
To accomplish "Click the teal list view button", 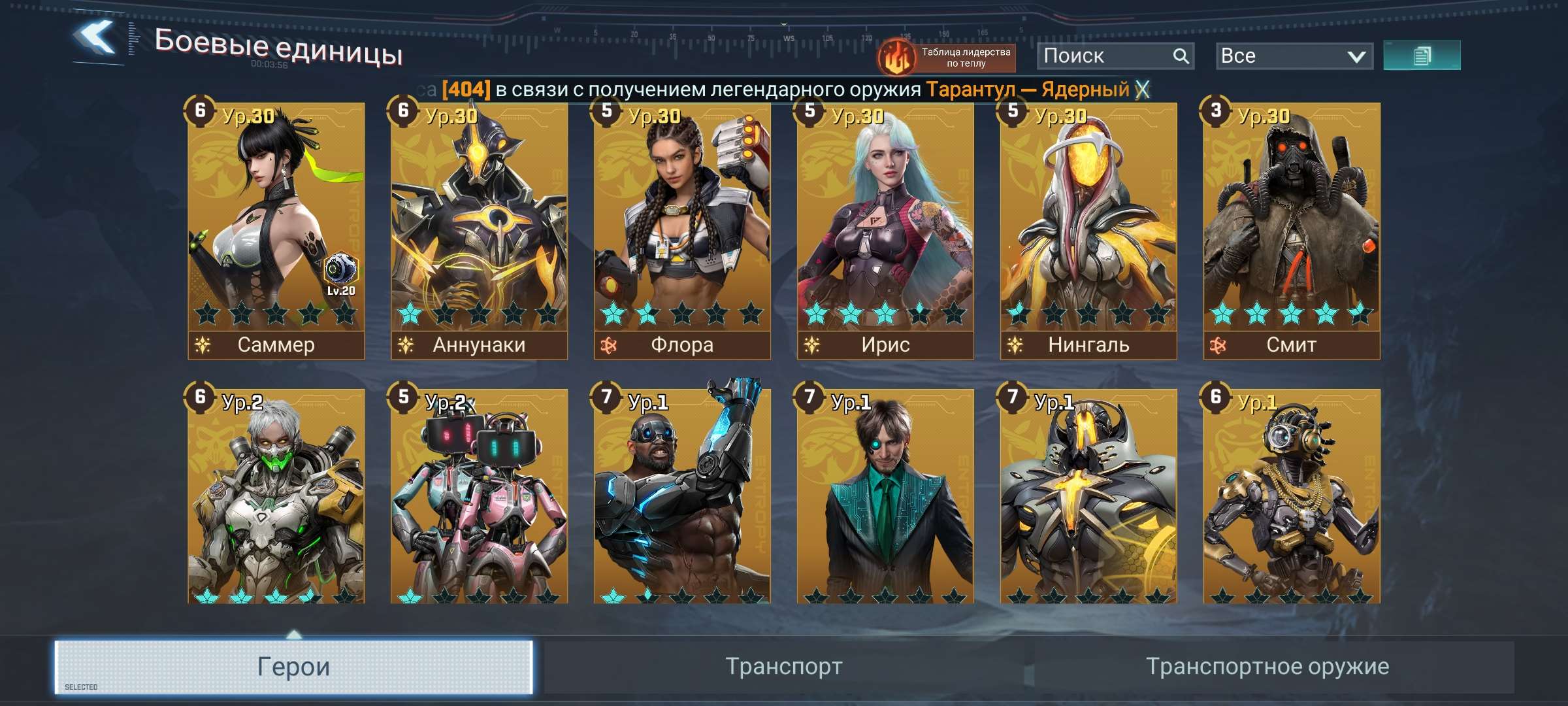I will [x=1422, y=56].
